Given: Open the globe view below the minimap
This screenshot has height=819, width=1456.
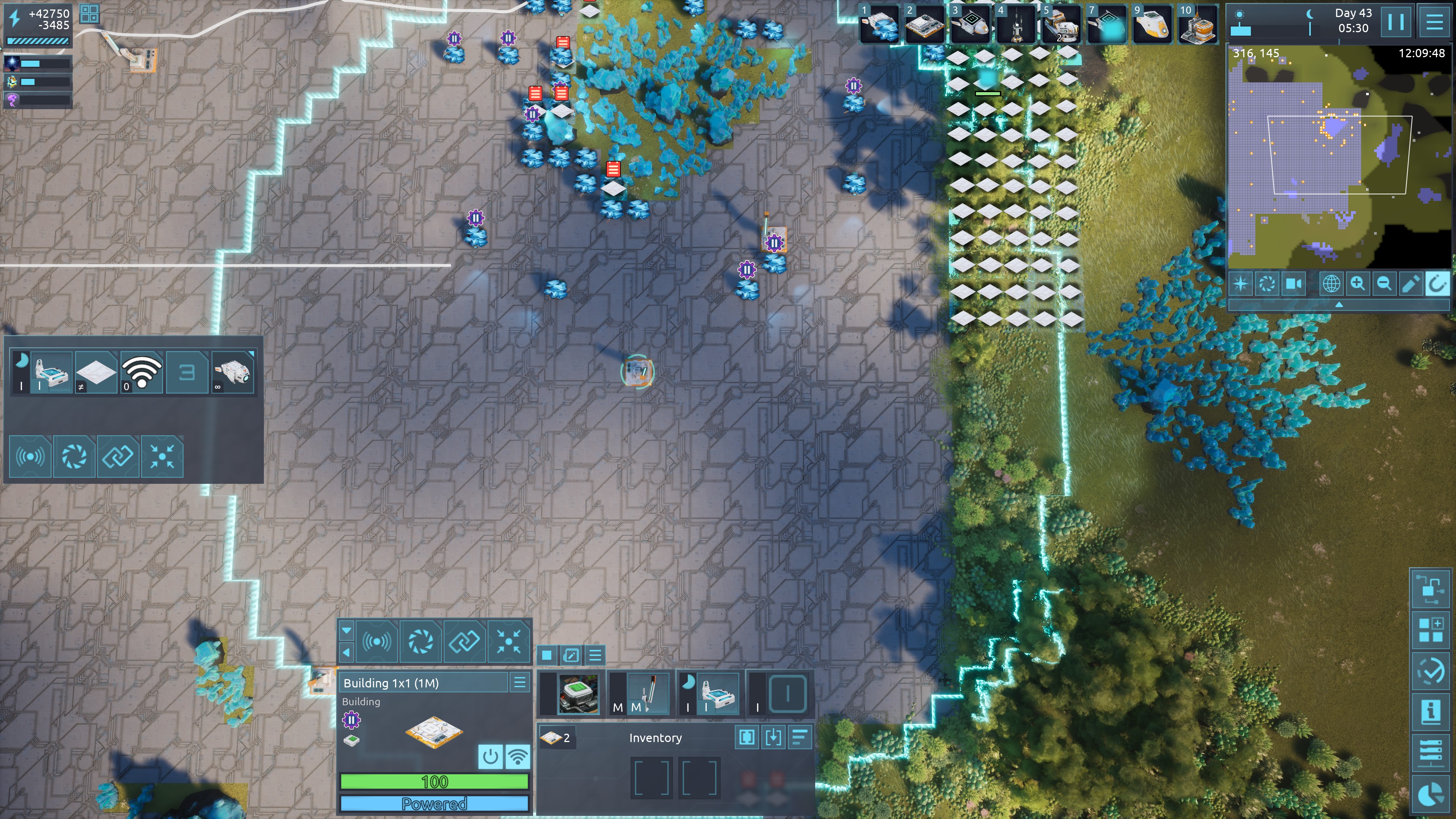Looking at the screenshot, I should [x=1330, y=283].
